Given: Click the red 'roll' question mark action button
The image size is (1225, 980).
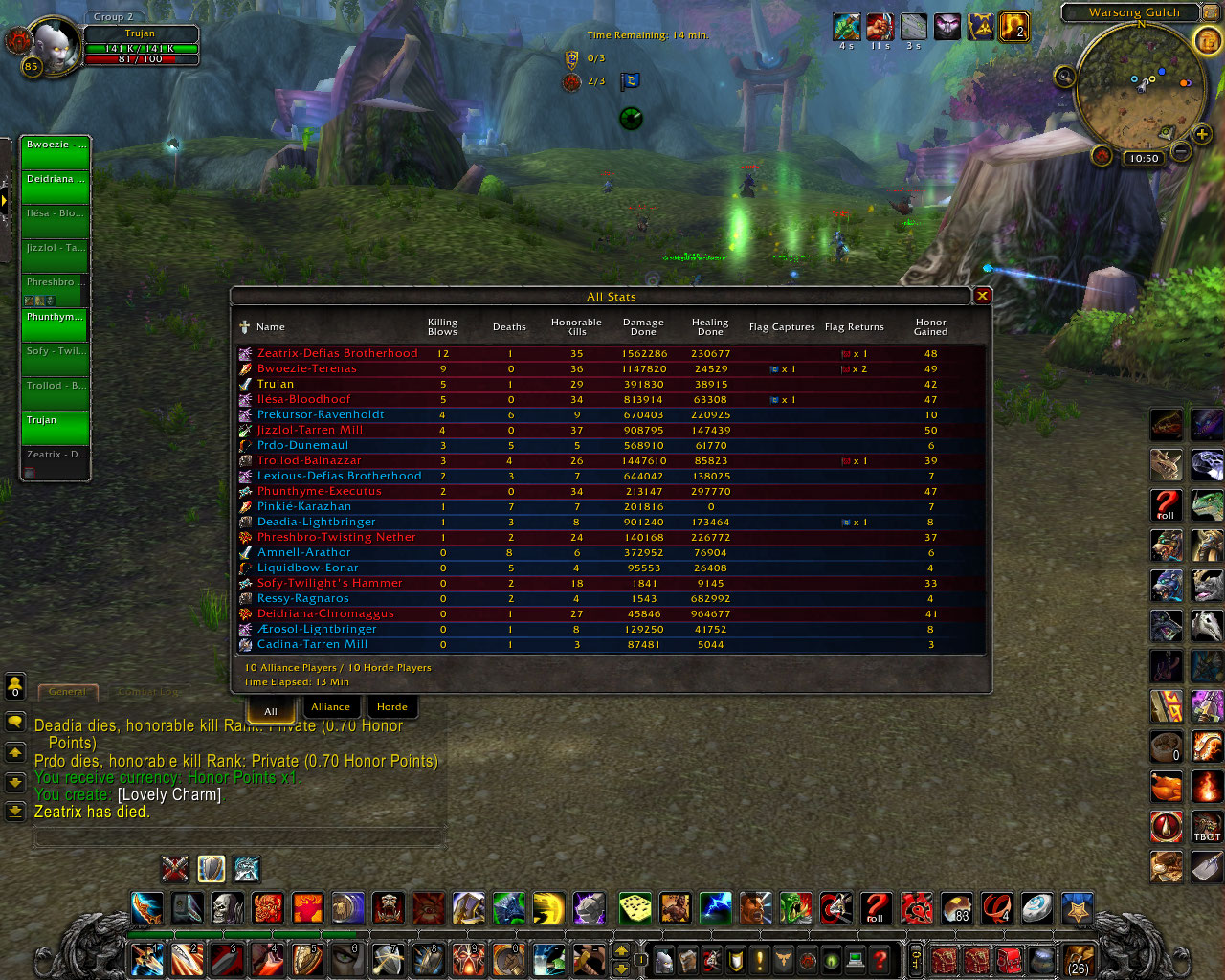Looking at the screenshot, I should click(x=876, y=907).
